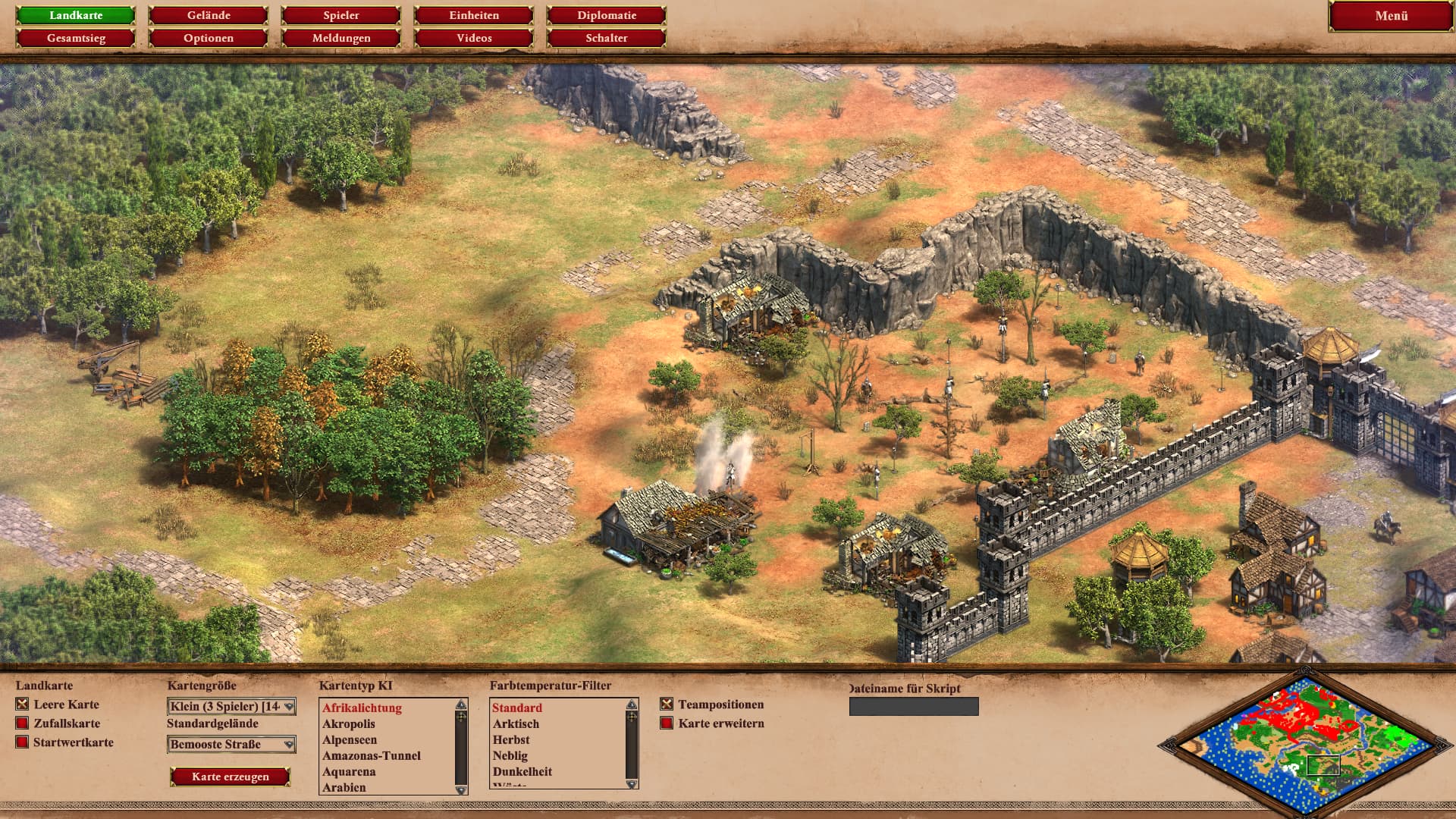Select the Einheiten tab
Image resolution: width=1456 pixels, height=819 pixels.
[x=474, y=15]
